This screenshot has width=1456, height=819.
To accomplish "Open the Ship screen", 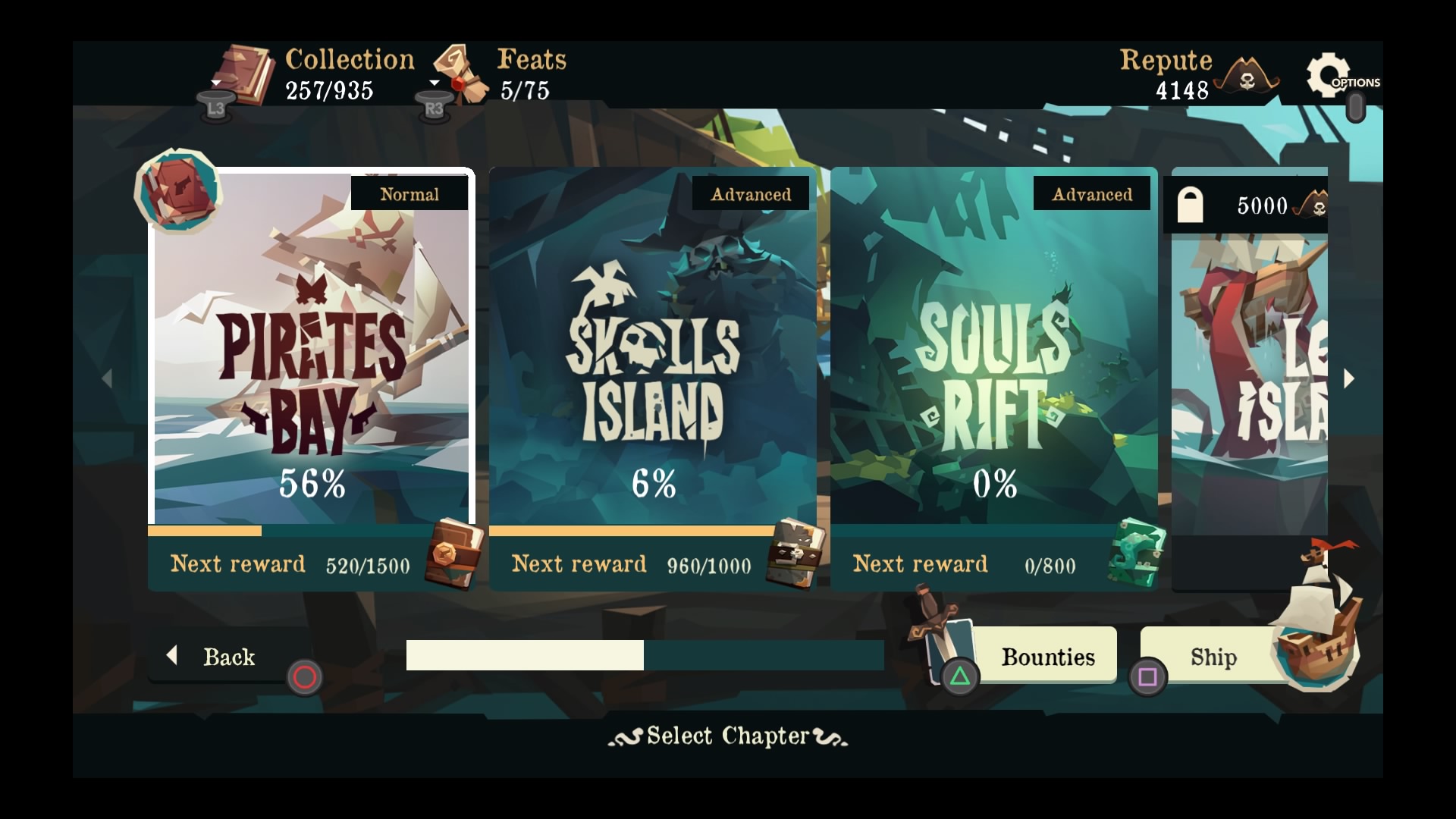I will 1213,657.
